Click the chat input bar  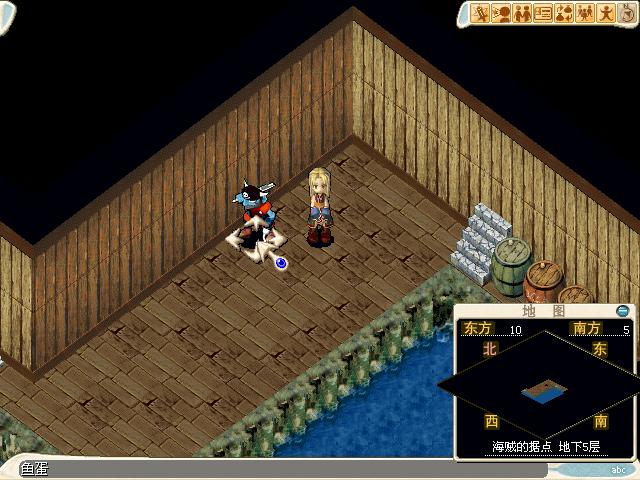coord(280,469)
